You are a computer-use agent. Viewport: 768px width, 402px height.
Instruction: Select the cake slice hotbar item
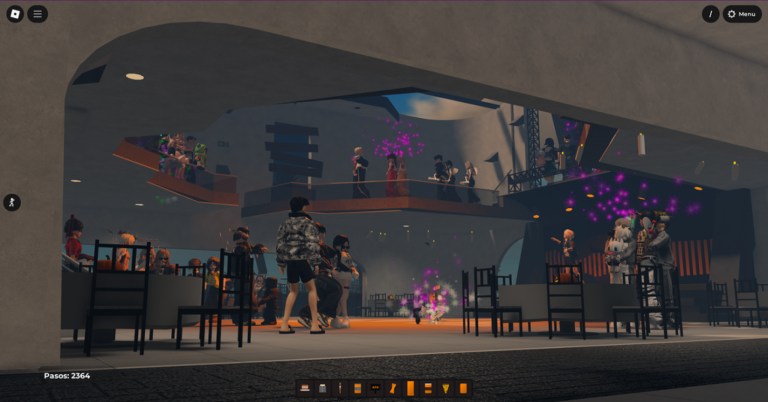click(305, 388)
